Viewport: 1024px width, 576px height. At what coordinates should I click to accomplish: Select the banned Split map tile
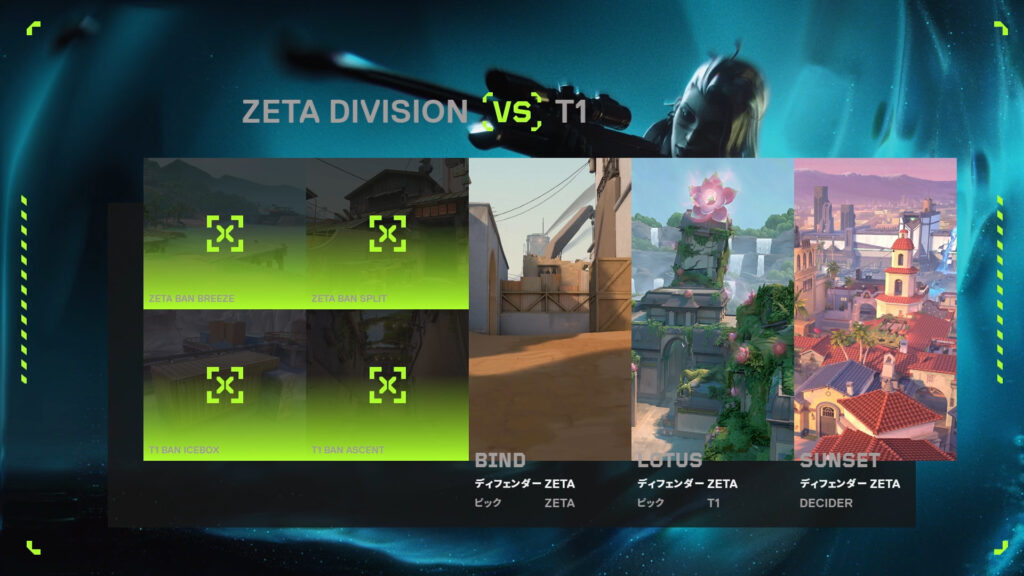tap(387, 233)
